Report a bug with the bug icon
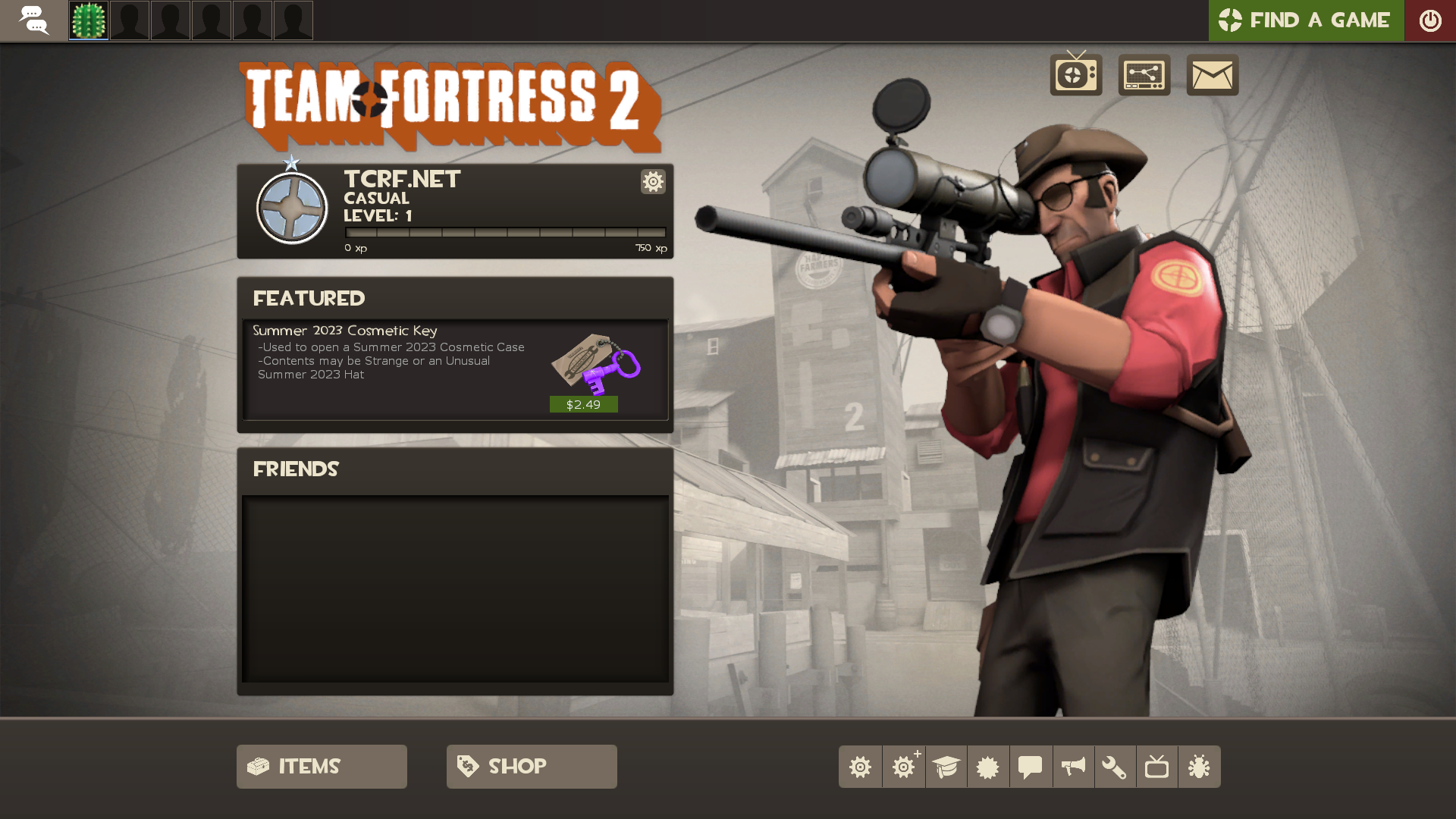The image size is (1456, 819). click(x=1199, y=767)
